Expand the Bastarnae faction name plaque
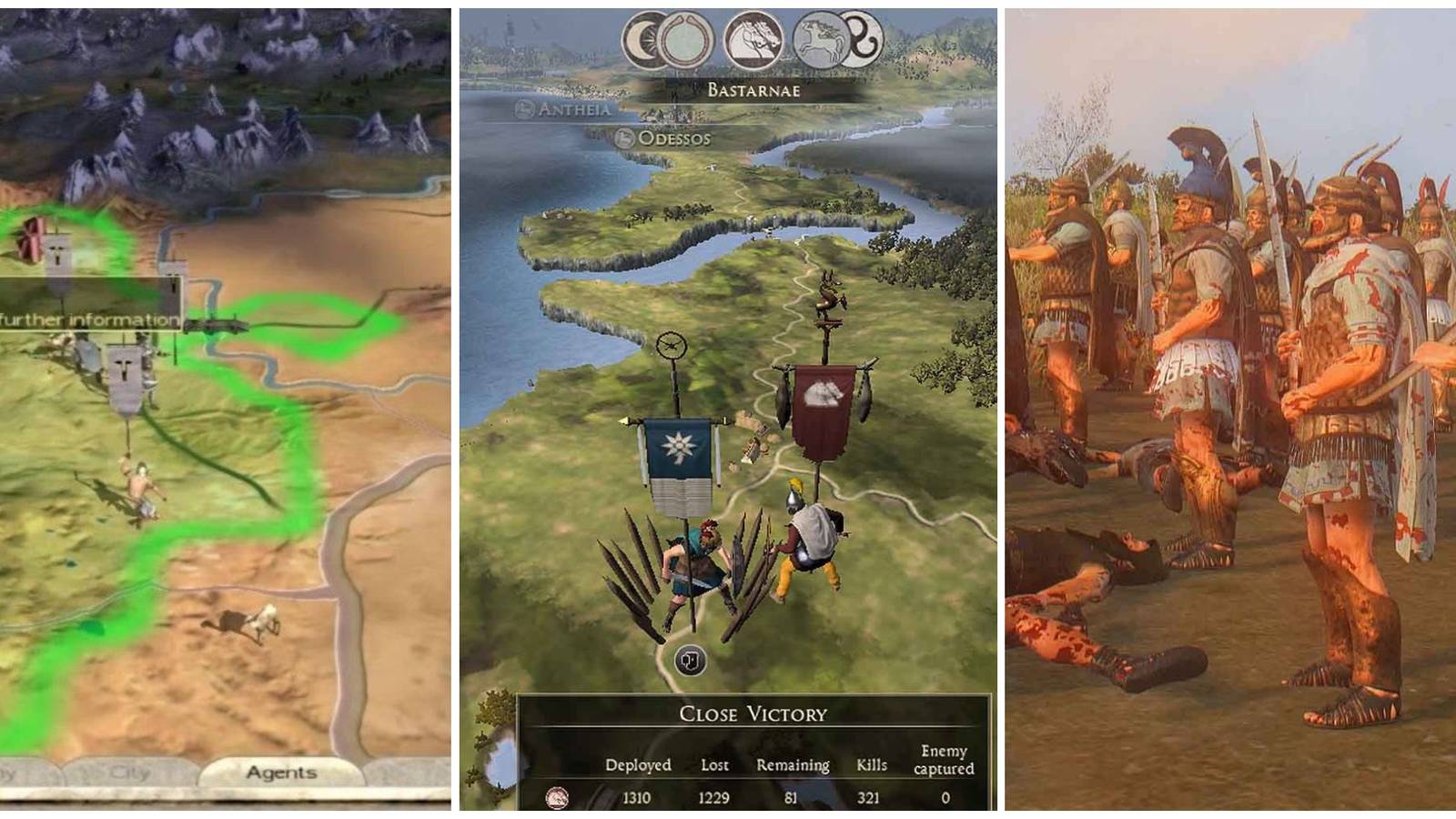 pyautogui.click(x=754, y=89)
